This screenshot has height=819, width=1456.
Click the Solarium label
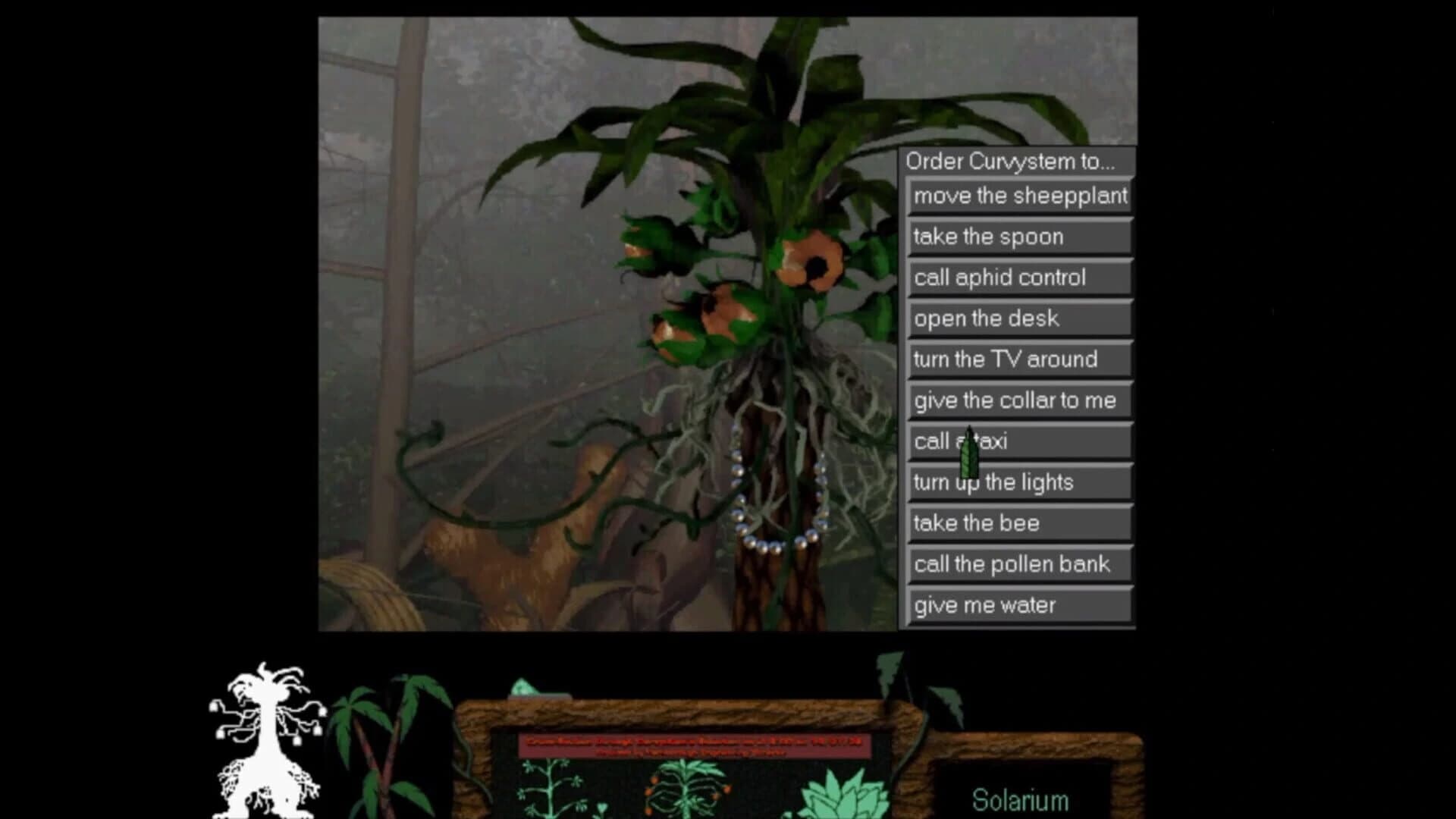pyautogui.click(x=1020, y=799)
